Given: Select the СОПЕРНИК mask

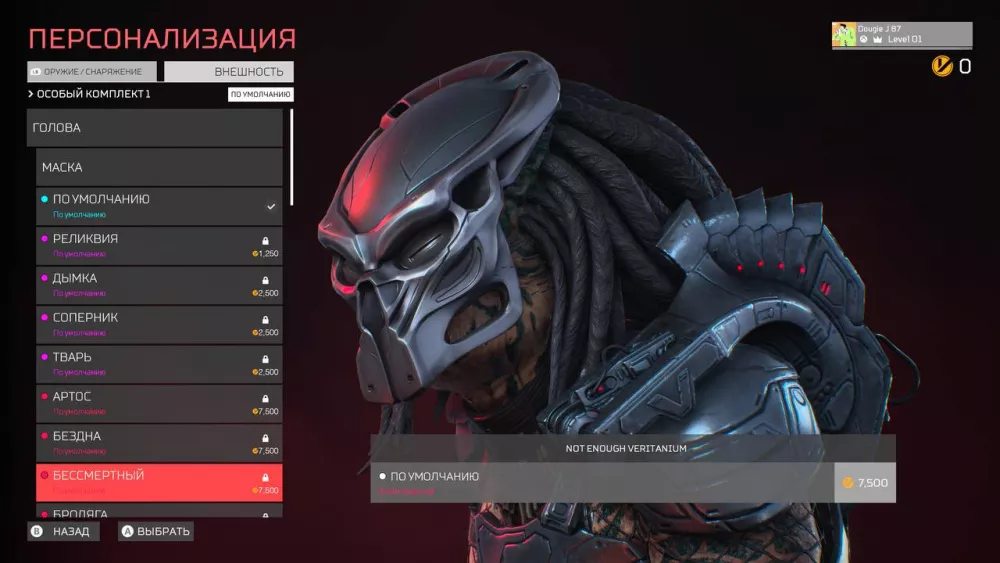Looking at the screenshot, I should (159, 325).
